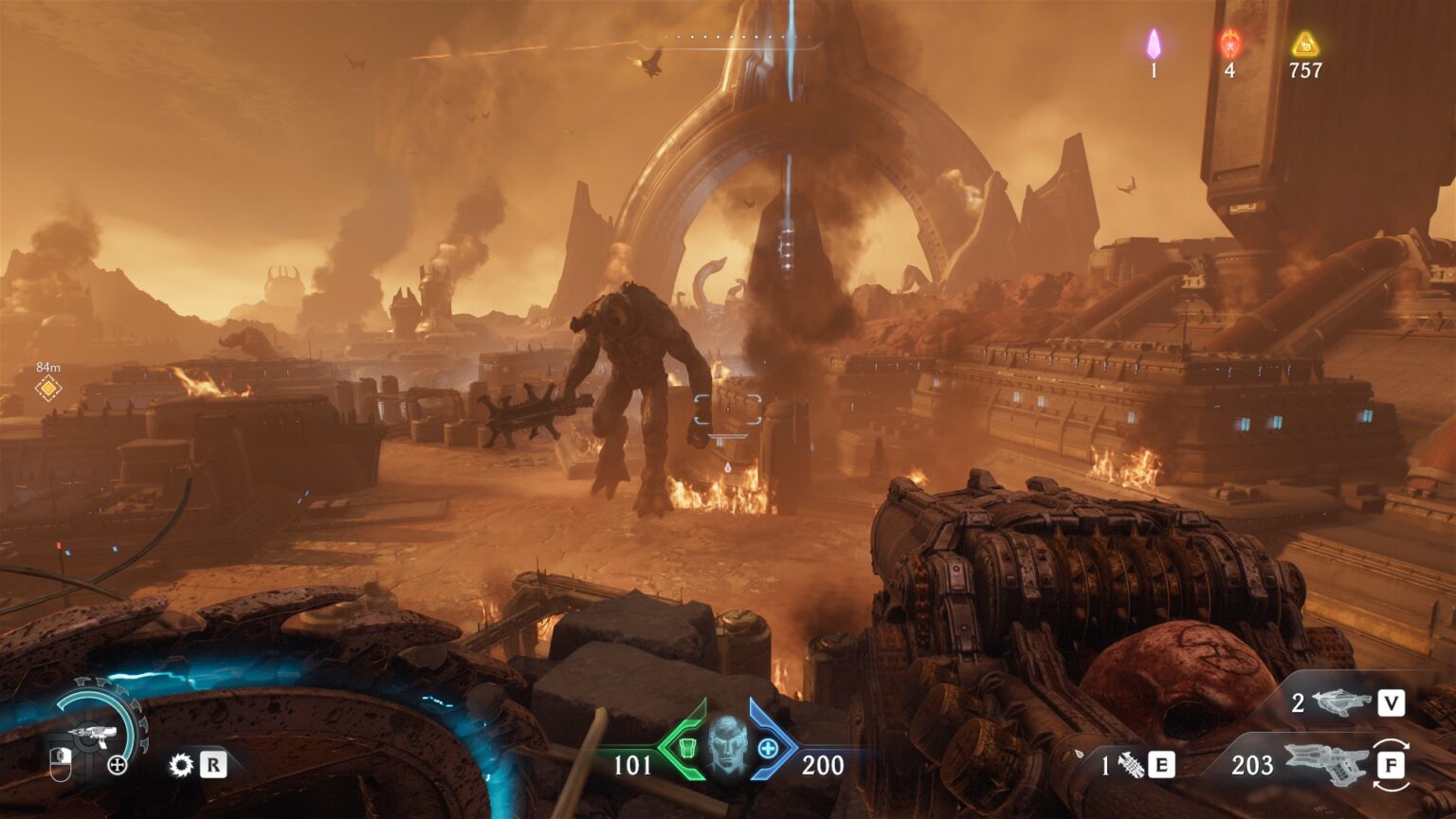Click the equipped weapon gear-ring icon
The image size is (1456, 819).
(95, 732)
